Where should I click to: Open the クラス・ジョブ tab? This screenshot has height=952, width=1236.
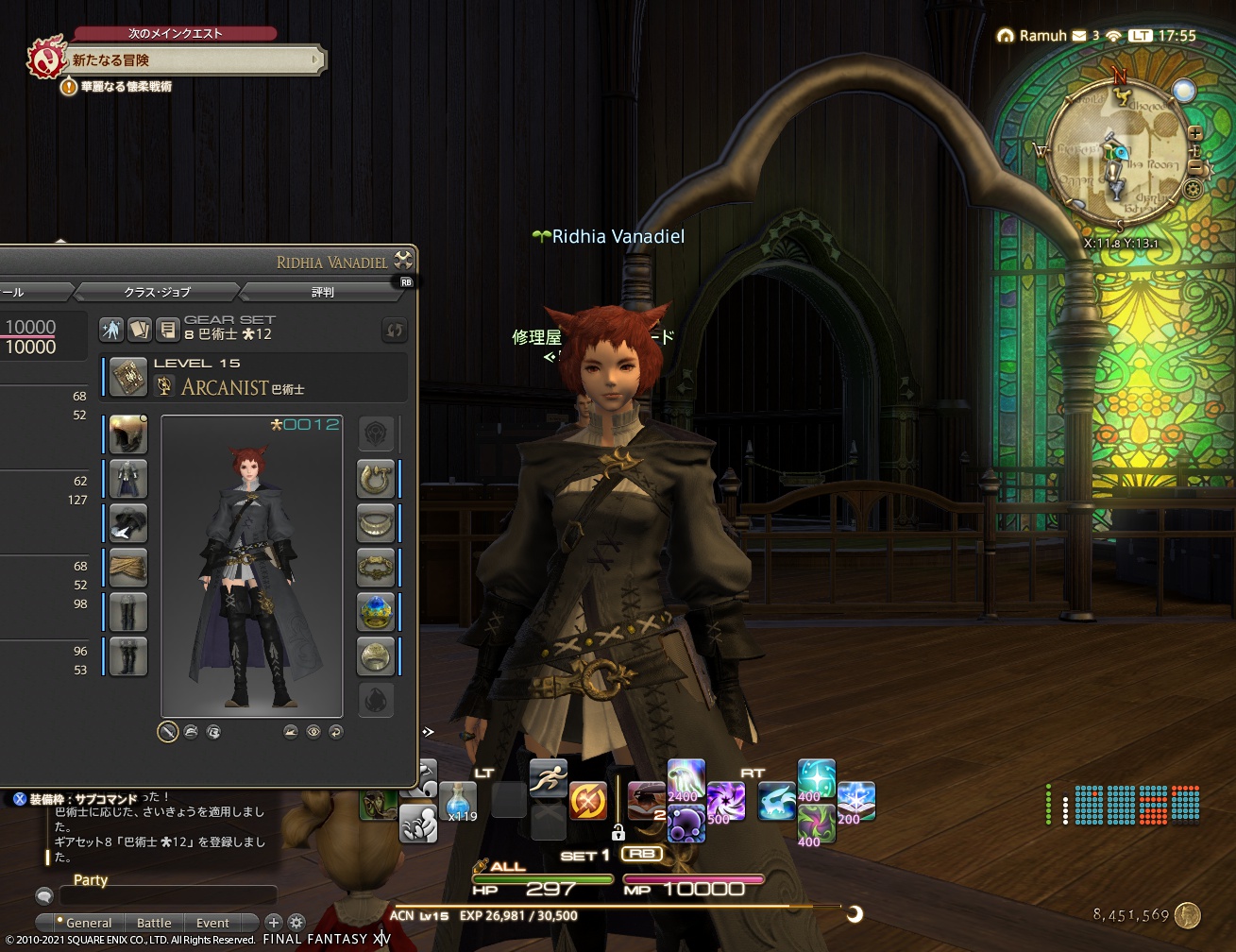(157, 292)
